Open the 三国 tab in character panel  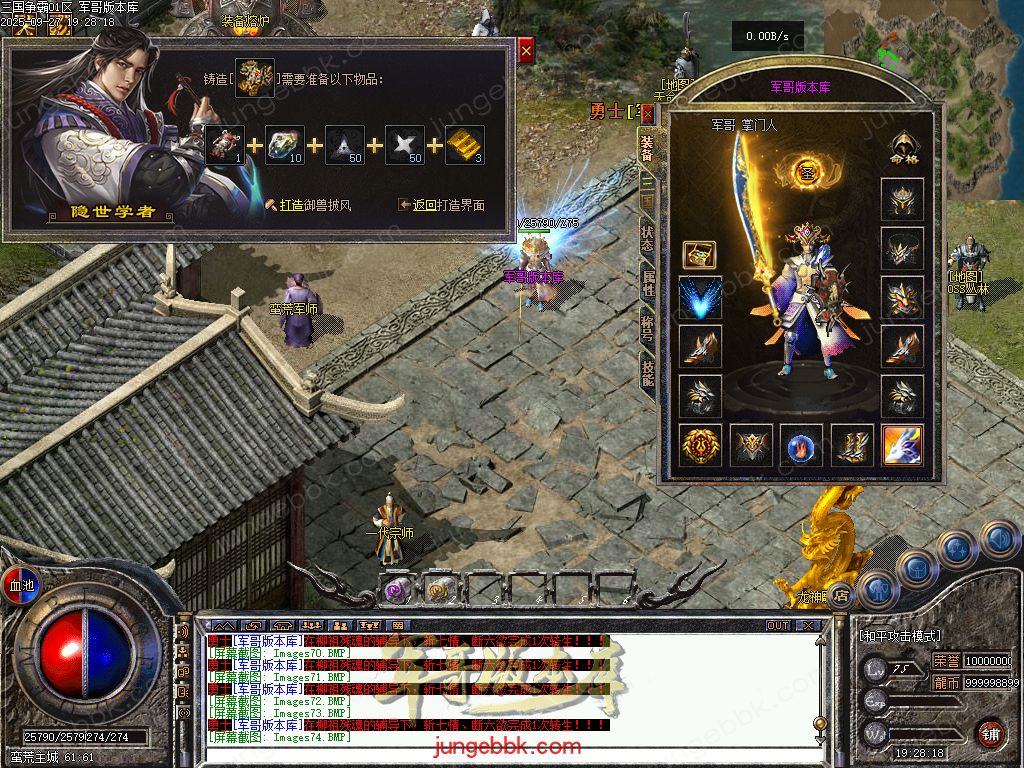pyautogui.click(x=647, y=191)
